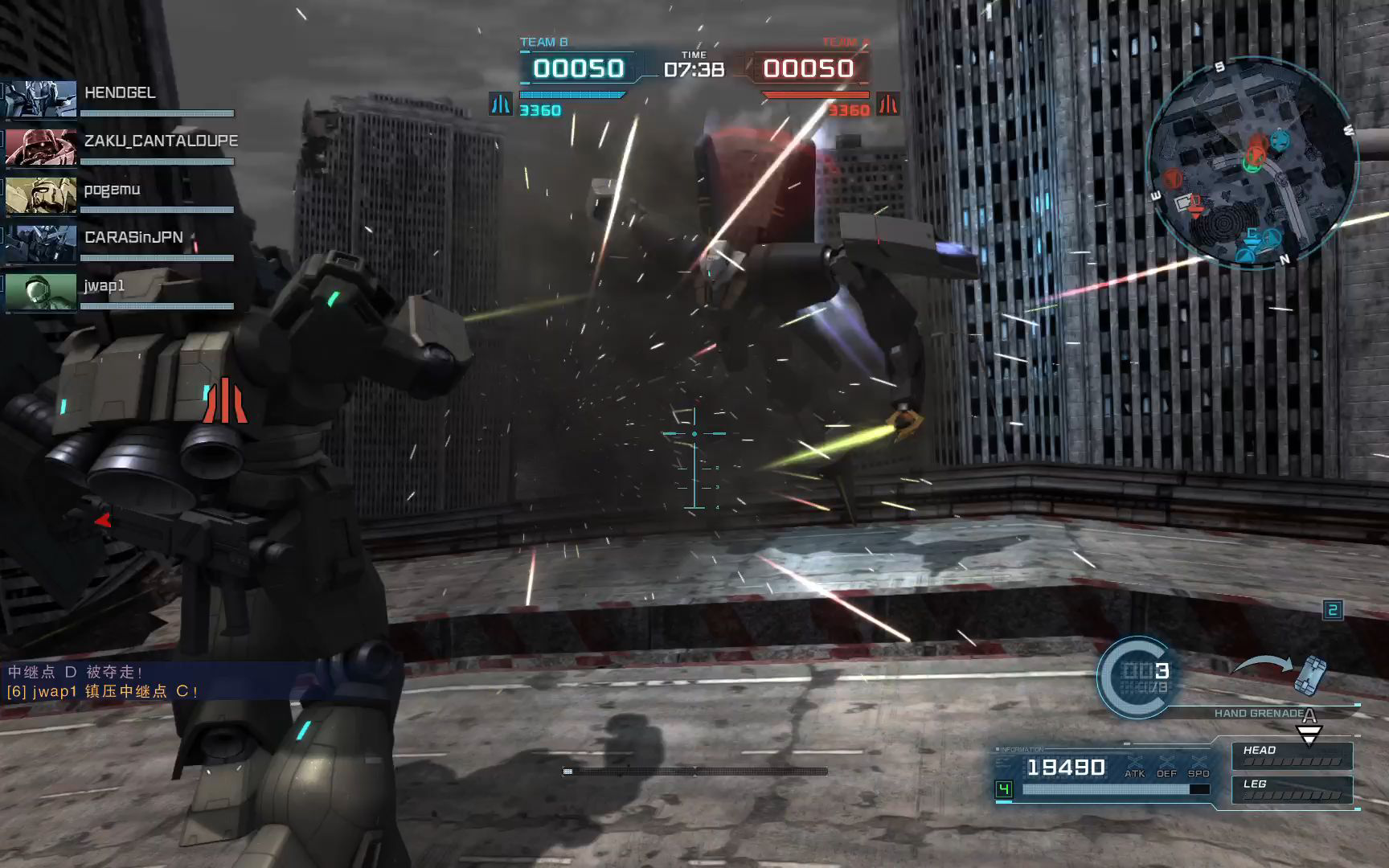Select ZAKU_CANTALOUPE in the team list
The height and width of the screenshot is (868, 1389).
click(160, 141)
